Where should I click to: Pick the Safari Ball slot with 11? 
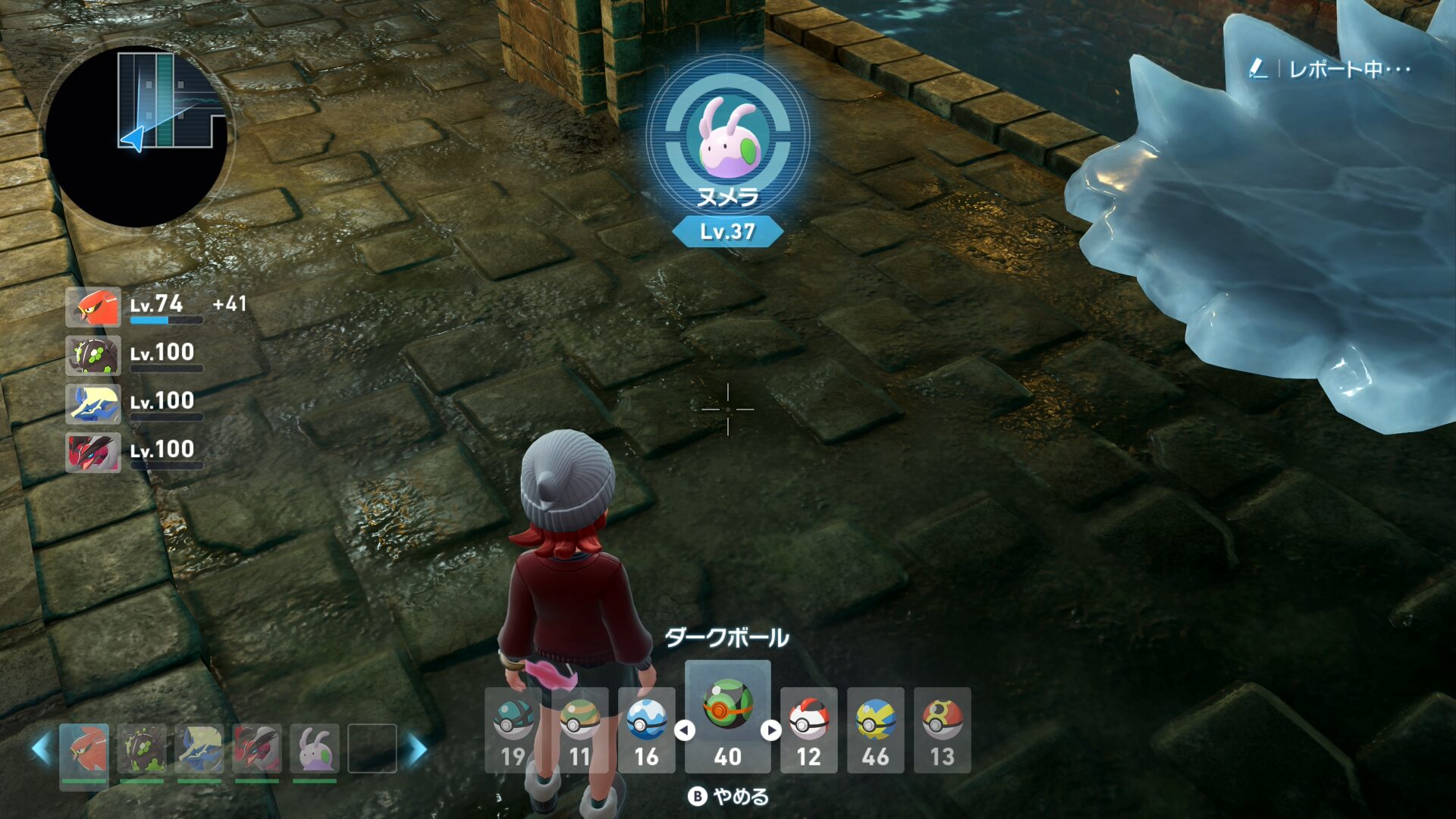tap(579, 730)
